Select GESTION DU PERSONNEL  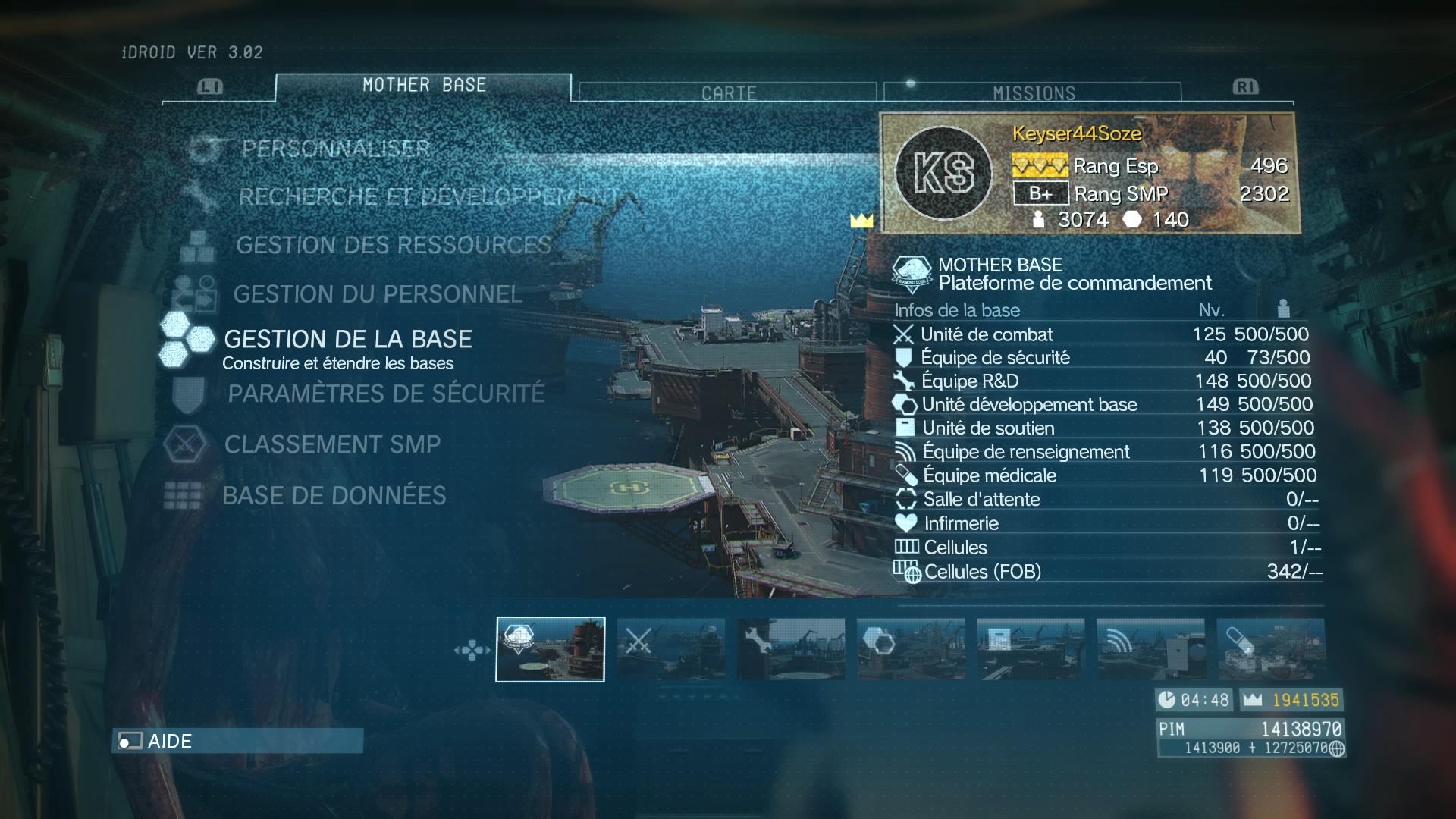(x=377, y=294)
